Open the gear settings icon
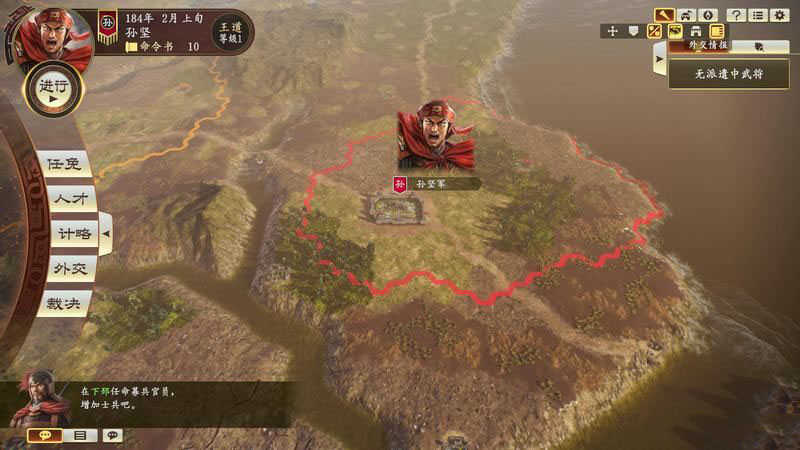Viewport: 800px width, 450px height. (x=779, y=15)
